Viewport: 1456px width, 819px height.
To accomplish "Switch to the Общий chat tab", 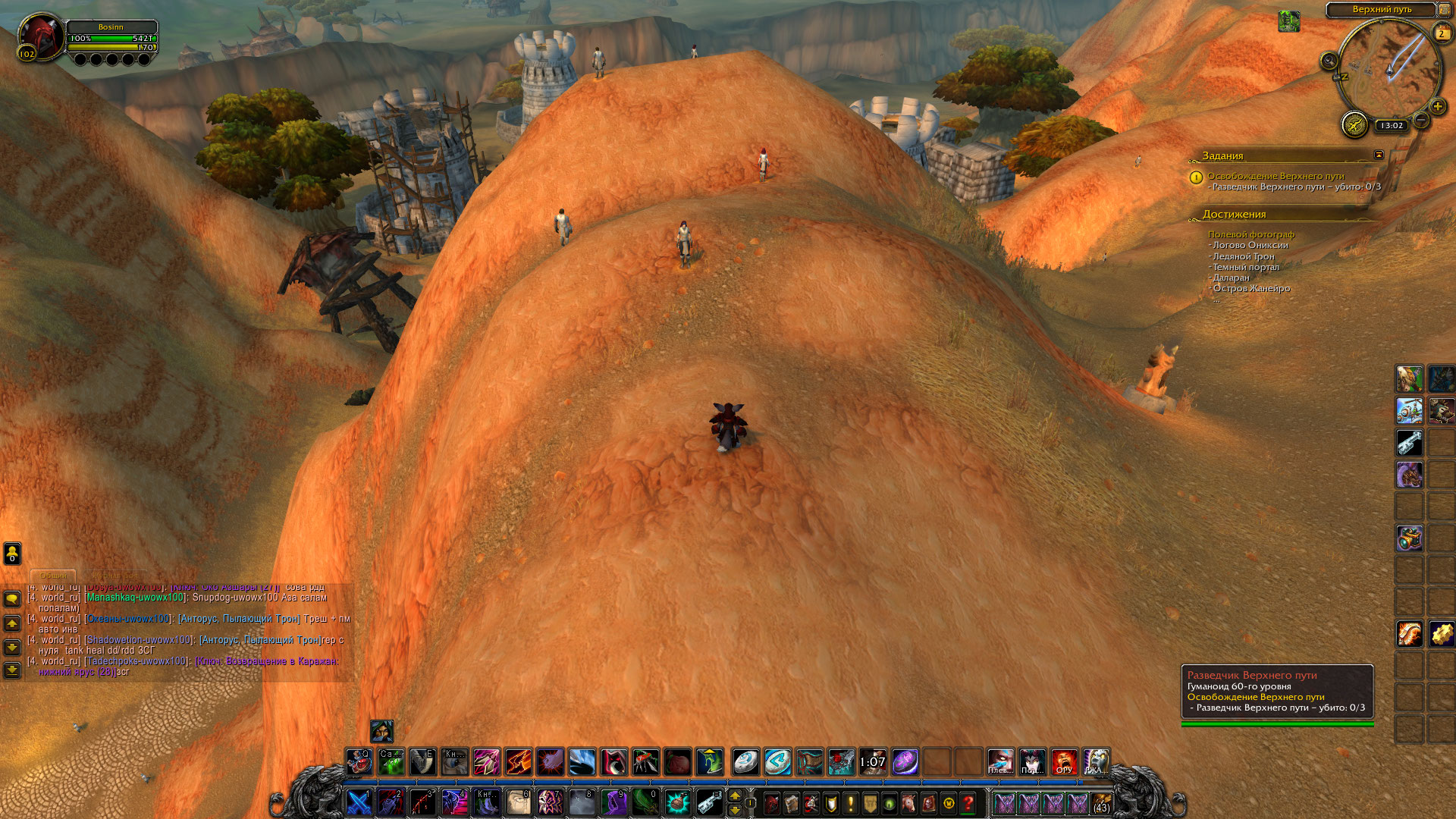I will point(53,576).
